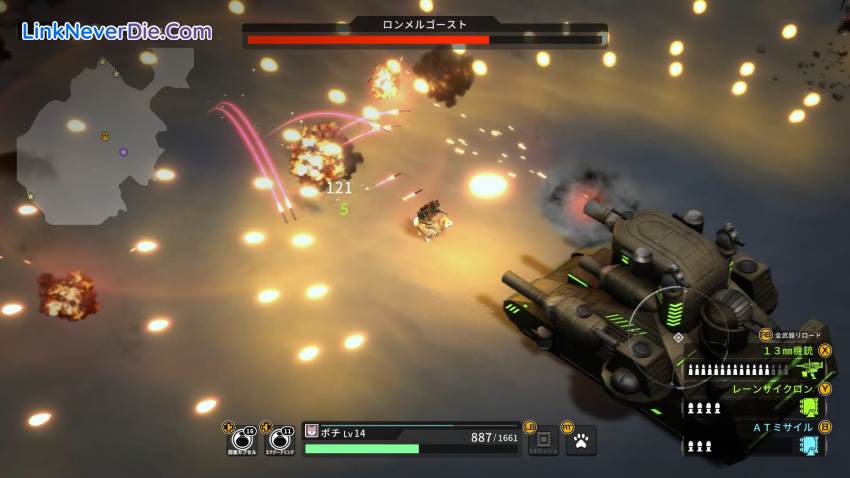Use the recovery capsule item with 16 left
Viewport: 850px width, 478px height.
[241, 440]
